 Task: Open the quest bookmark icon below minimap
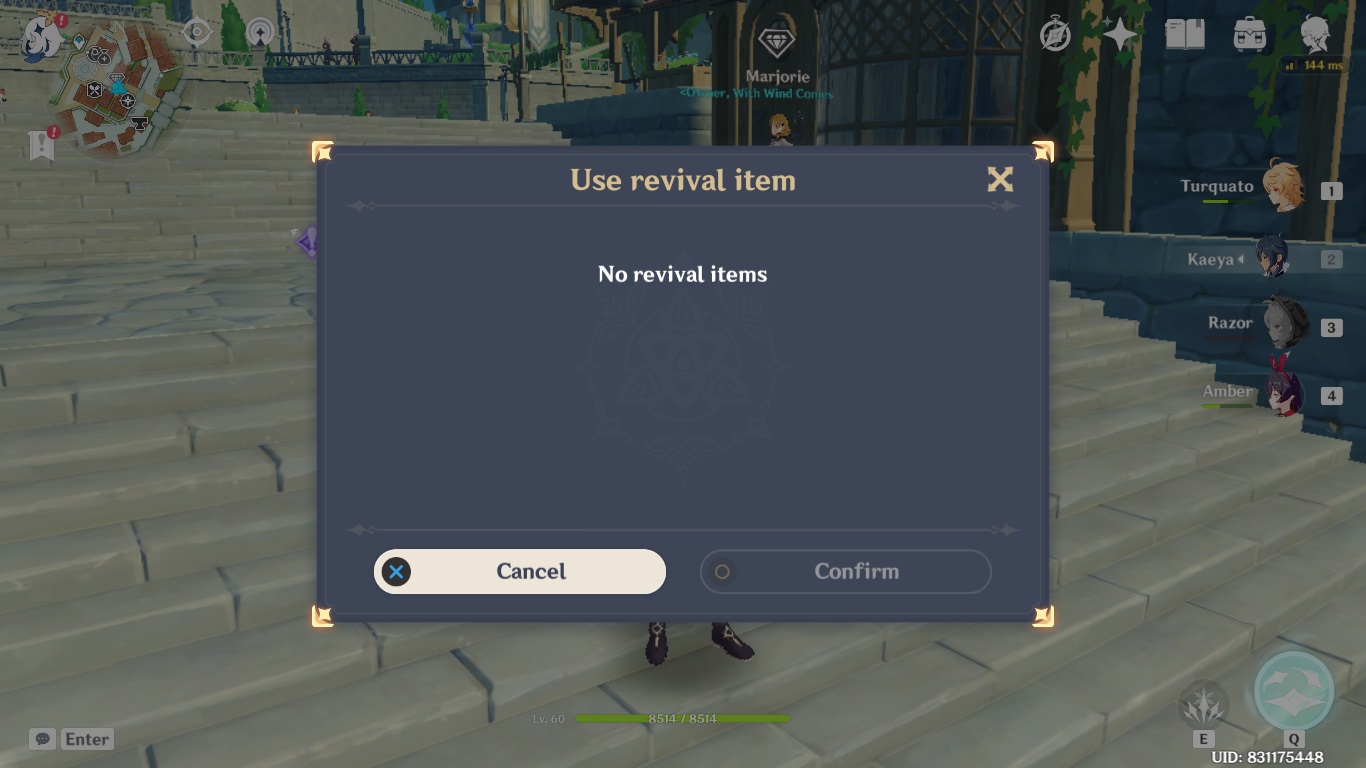(42, 145)
